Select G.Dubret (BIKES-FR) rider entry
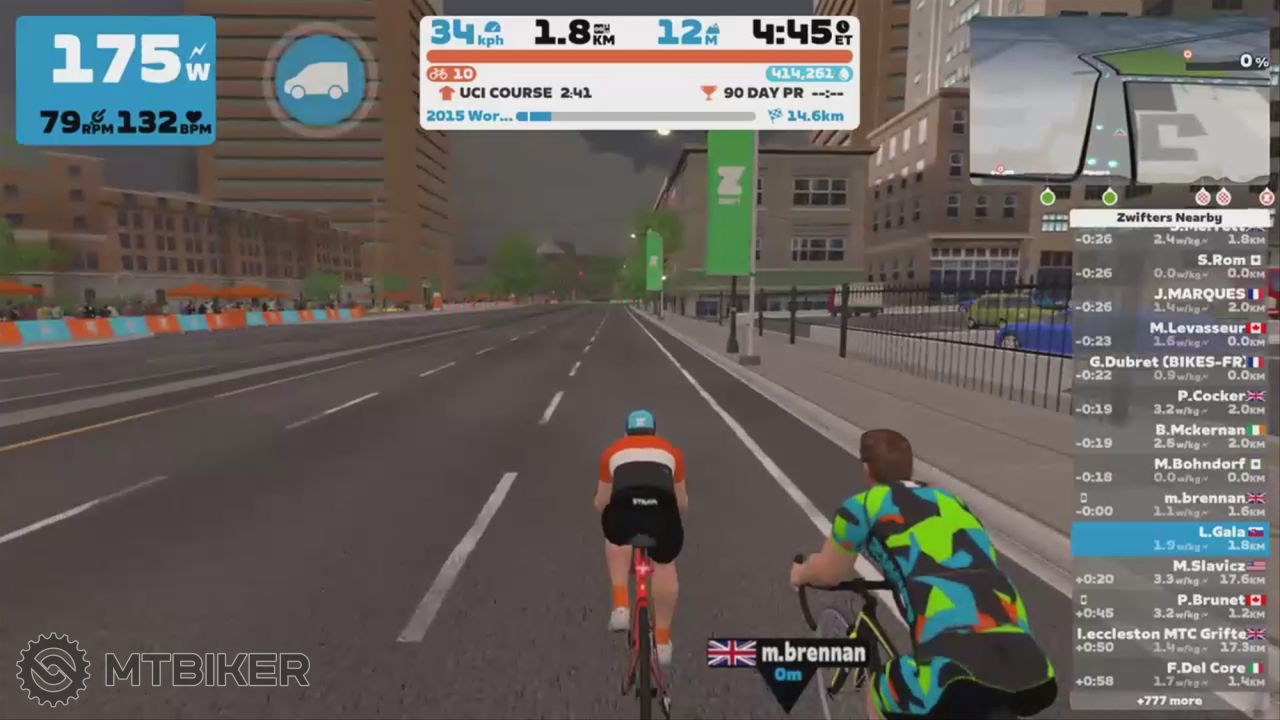This screenshot has width=1280, height=720. coord(1170,368)
